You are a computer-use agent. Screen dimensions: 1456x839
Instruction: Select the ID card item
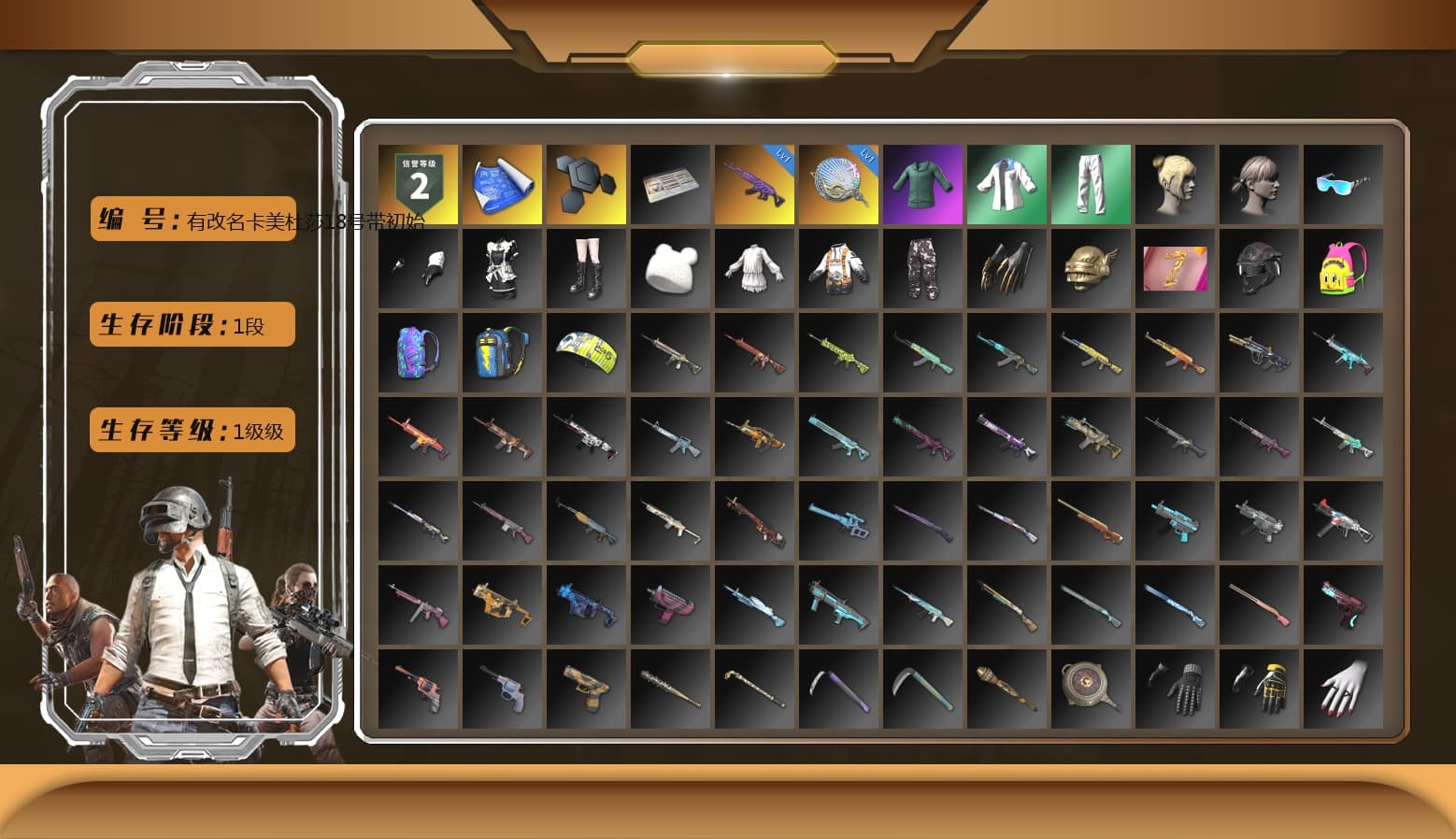670,185
